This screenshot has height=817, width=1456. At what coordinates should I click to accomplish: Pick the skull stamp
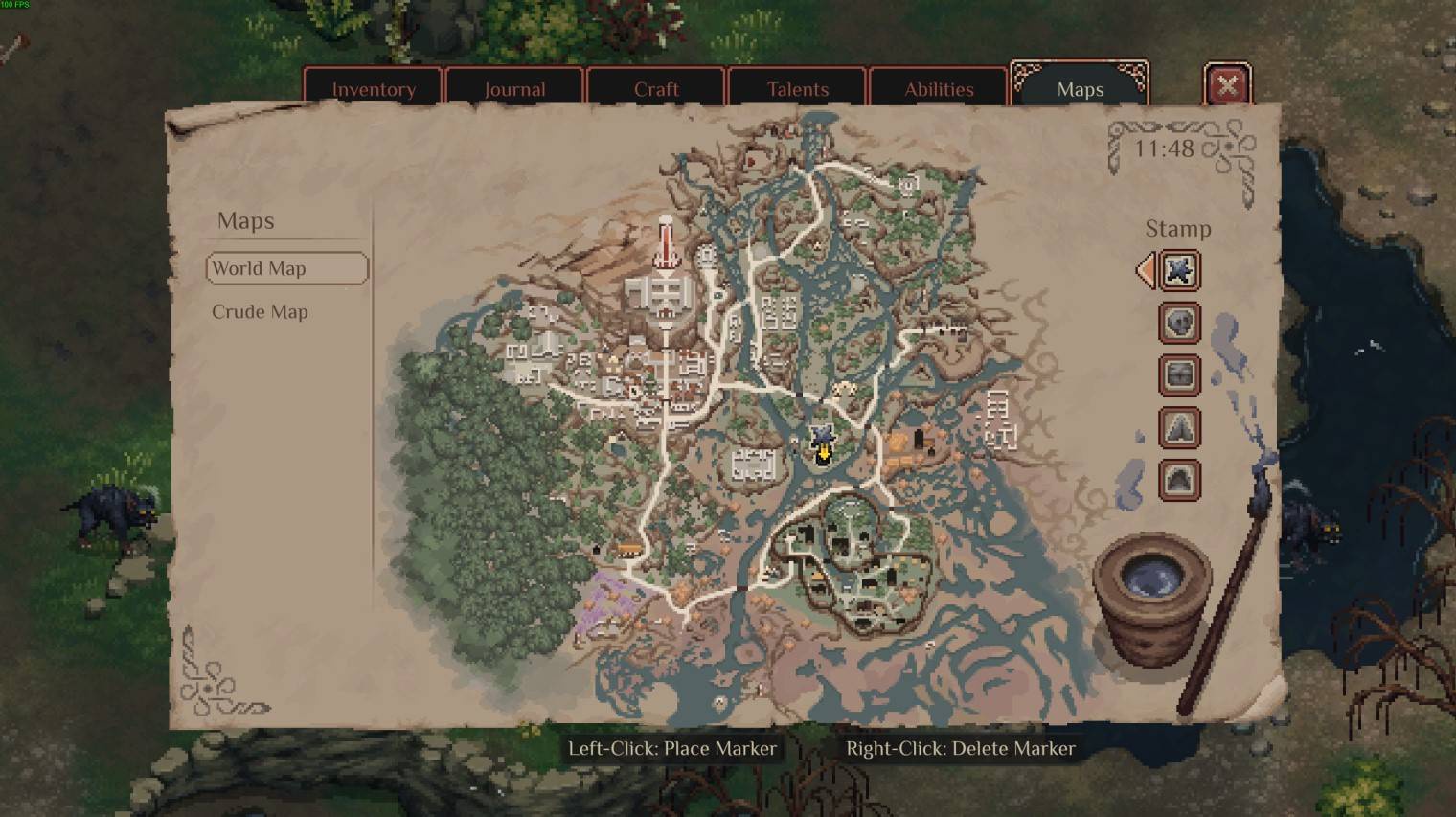pyautogui.click(x=1179, y=323)
